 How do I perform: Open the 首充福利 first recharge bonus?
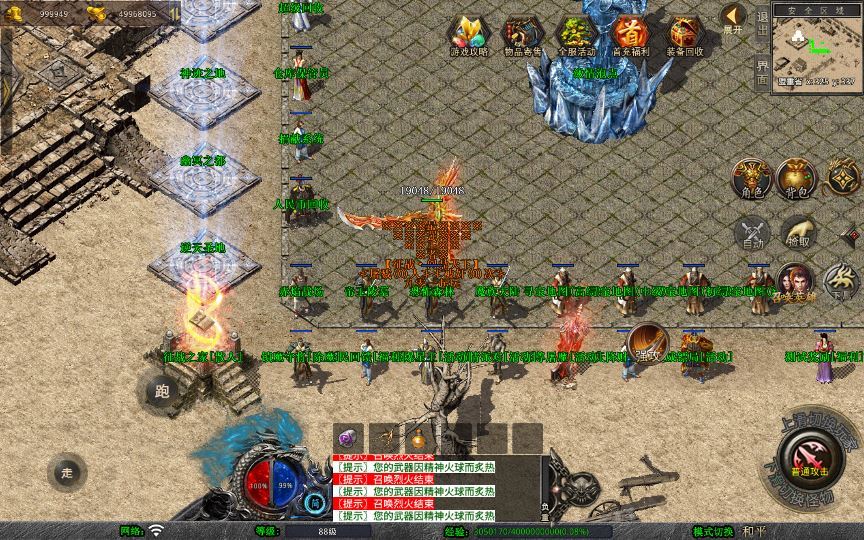pos(630,36)
